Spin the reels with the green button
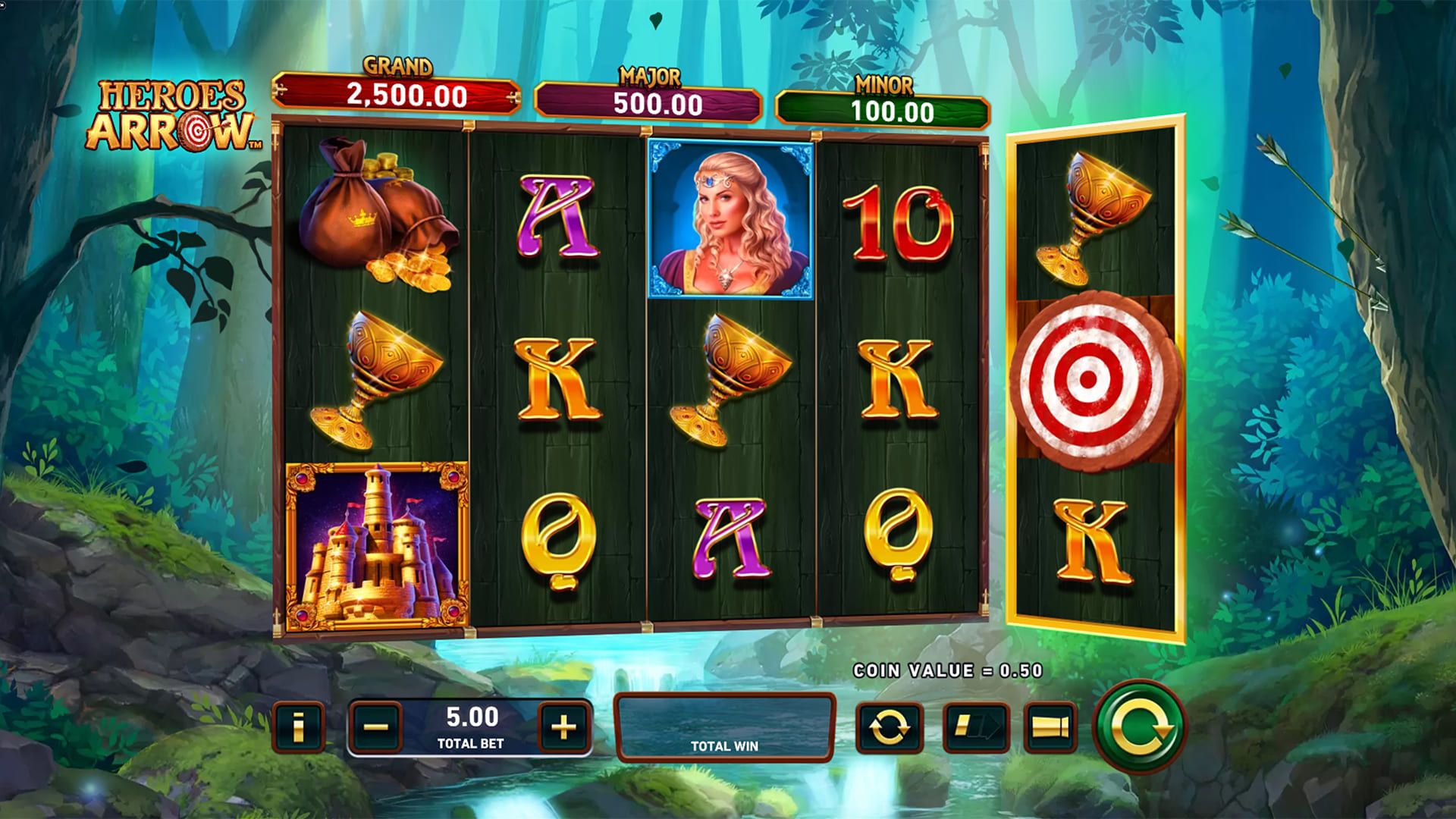Image resolution: width=1456 pixels, height=819 pixels. coord(1139,726)
